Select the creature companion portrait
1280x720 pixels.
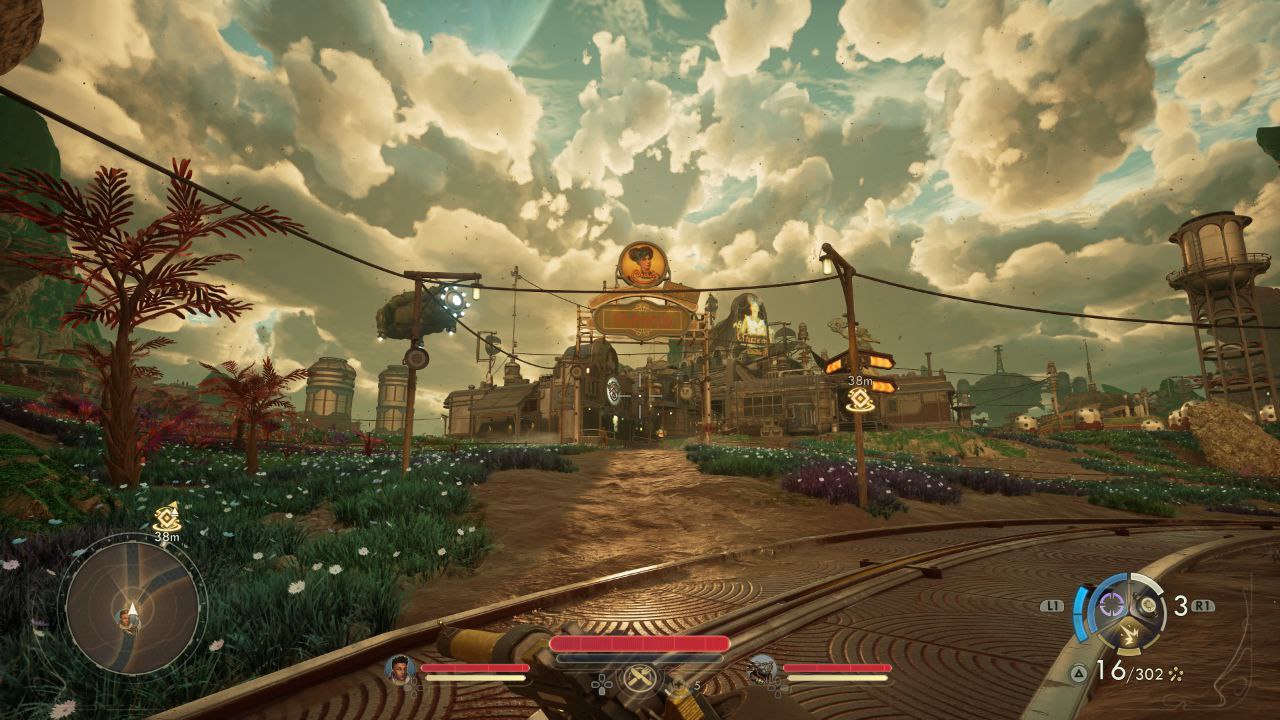[762, 668]
